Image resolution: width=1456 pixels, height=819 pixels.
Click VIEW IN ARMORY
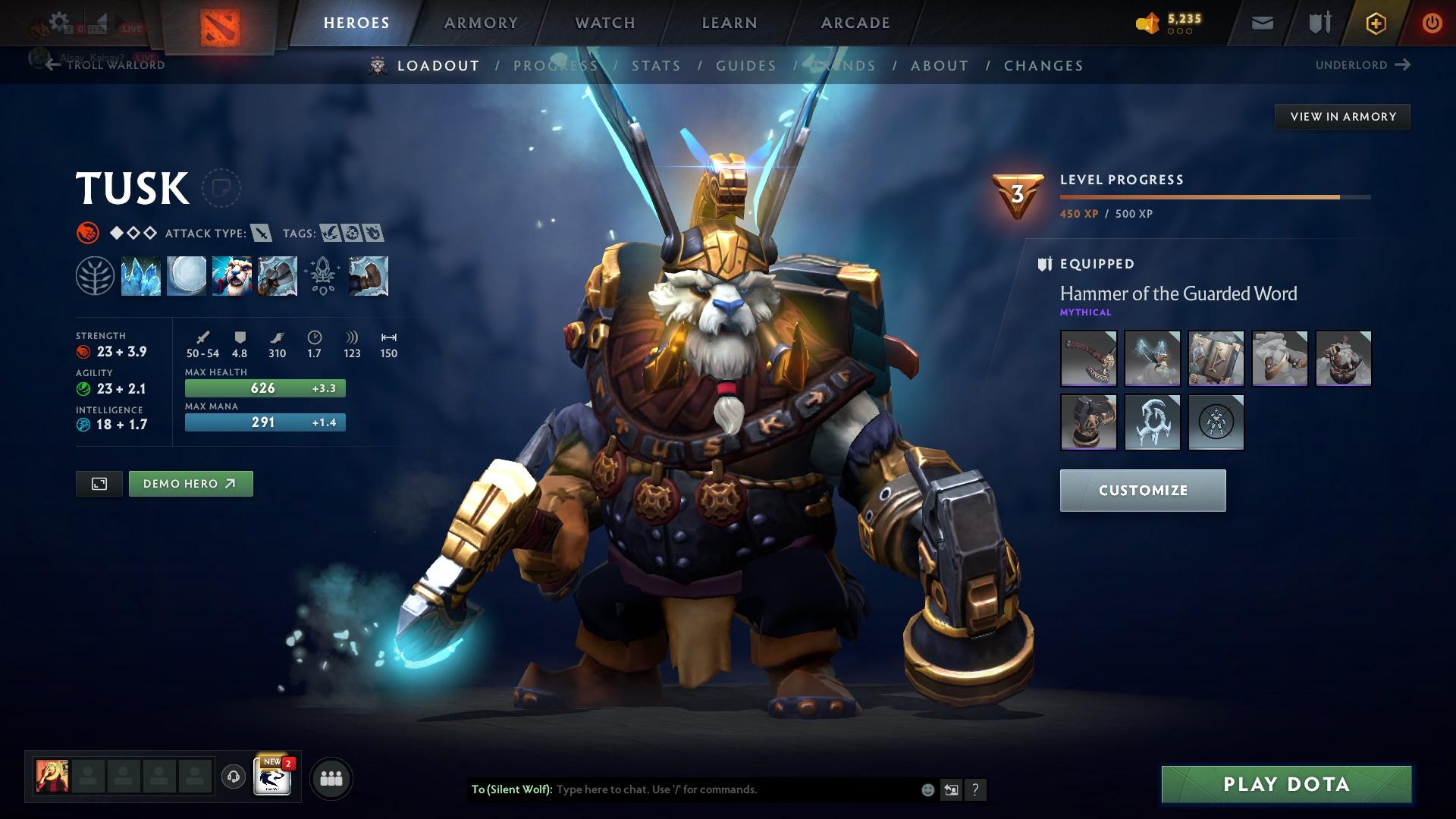[1342, 116]
